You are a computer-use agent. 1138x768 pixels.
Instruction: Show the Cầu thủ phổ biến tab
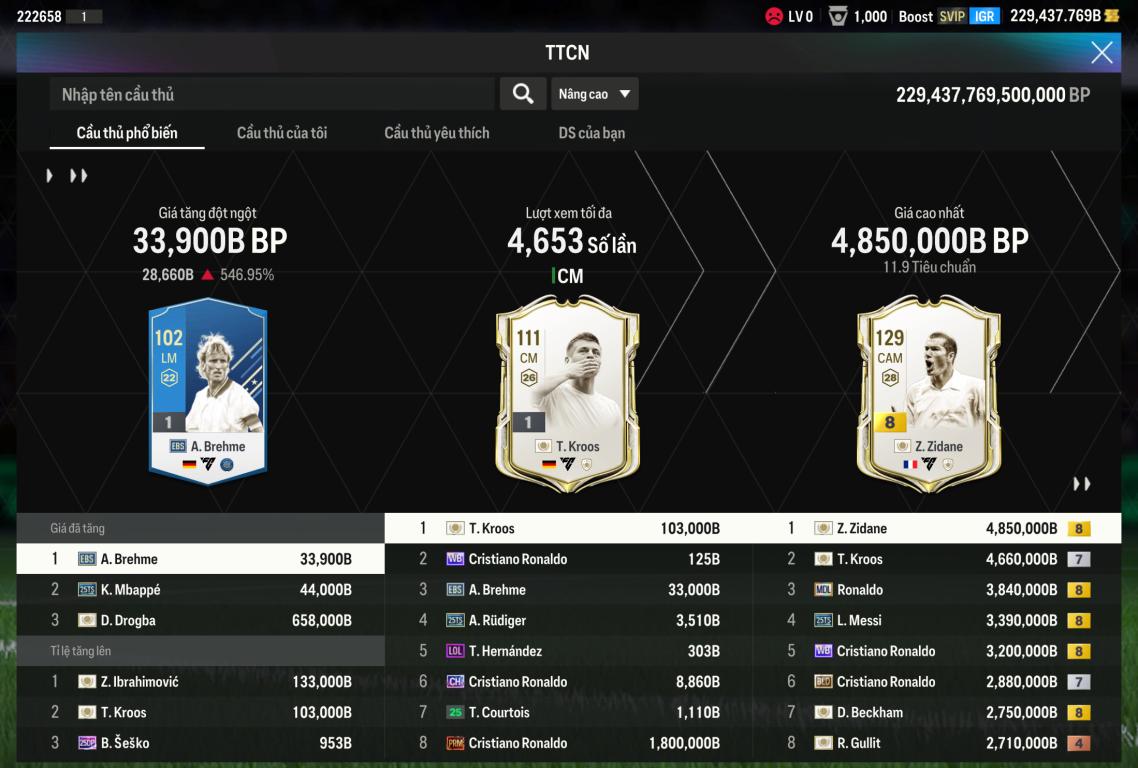(127, 133)
